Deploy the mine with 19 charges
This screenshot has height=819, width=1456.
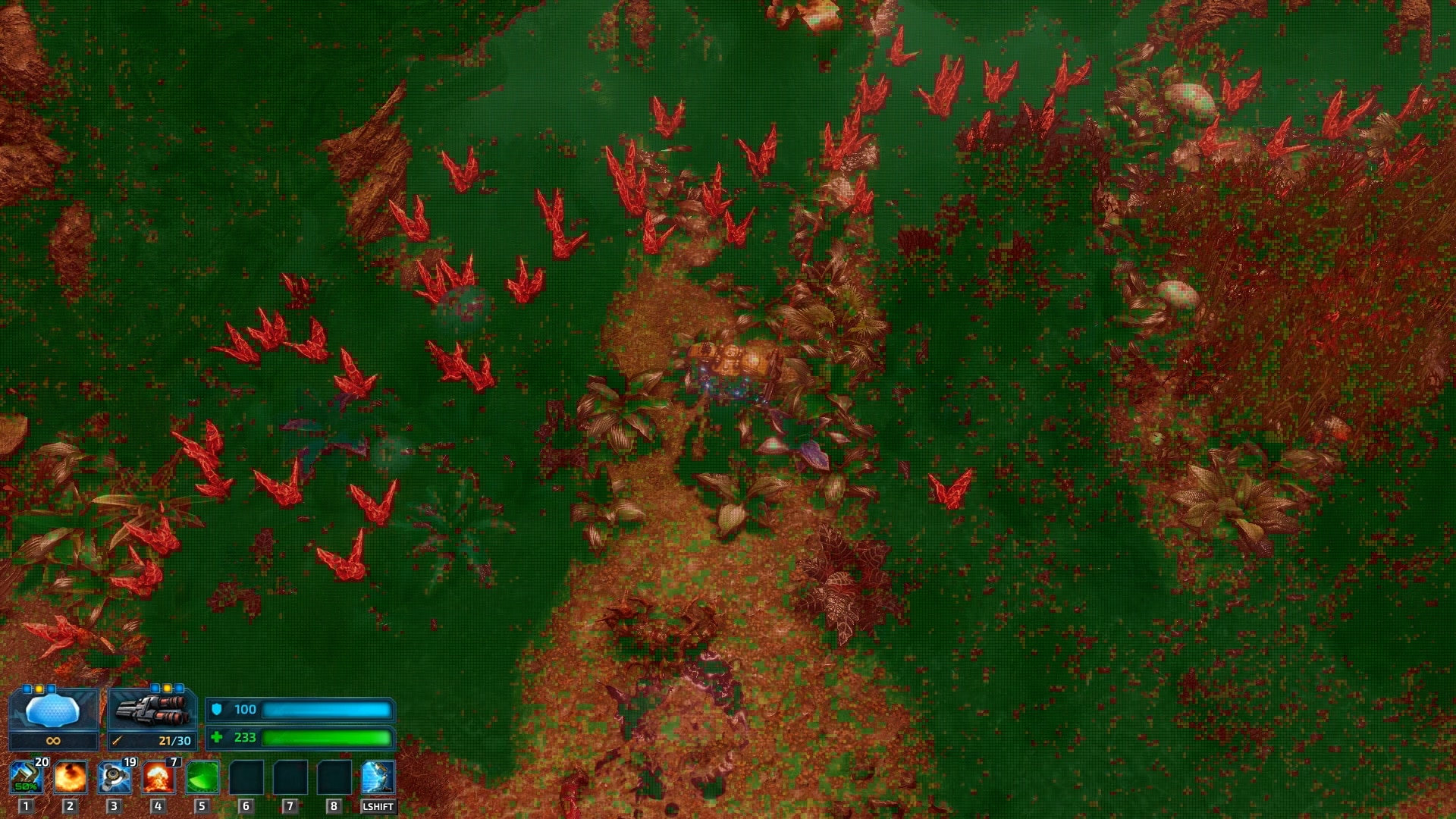point(115,777)
